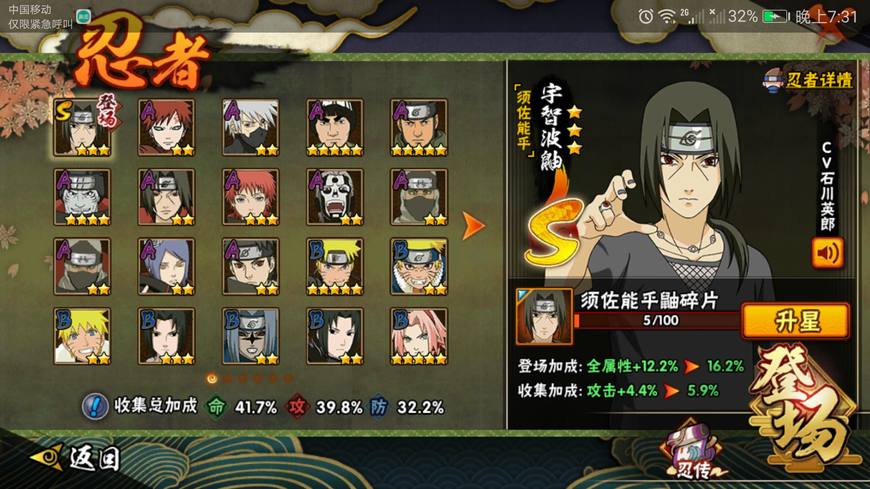Show next ninja page with orange arrow
Image resolution: width=870 pixels, height=489 pixels.
point(473,225)
